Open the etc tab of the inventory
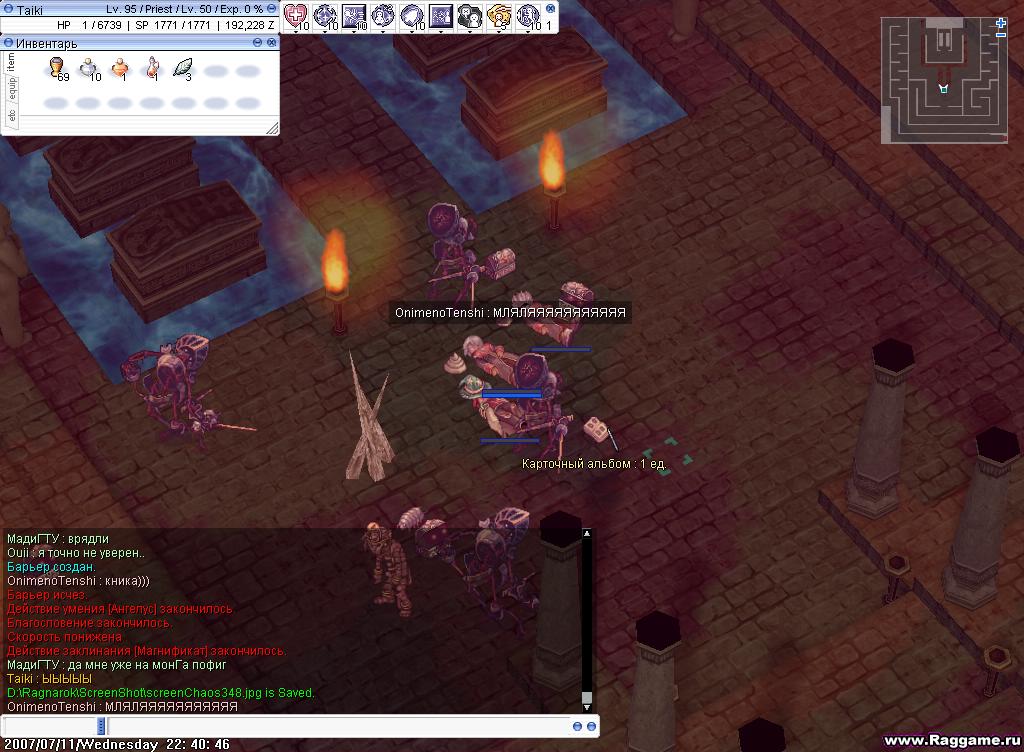 12,117
